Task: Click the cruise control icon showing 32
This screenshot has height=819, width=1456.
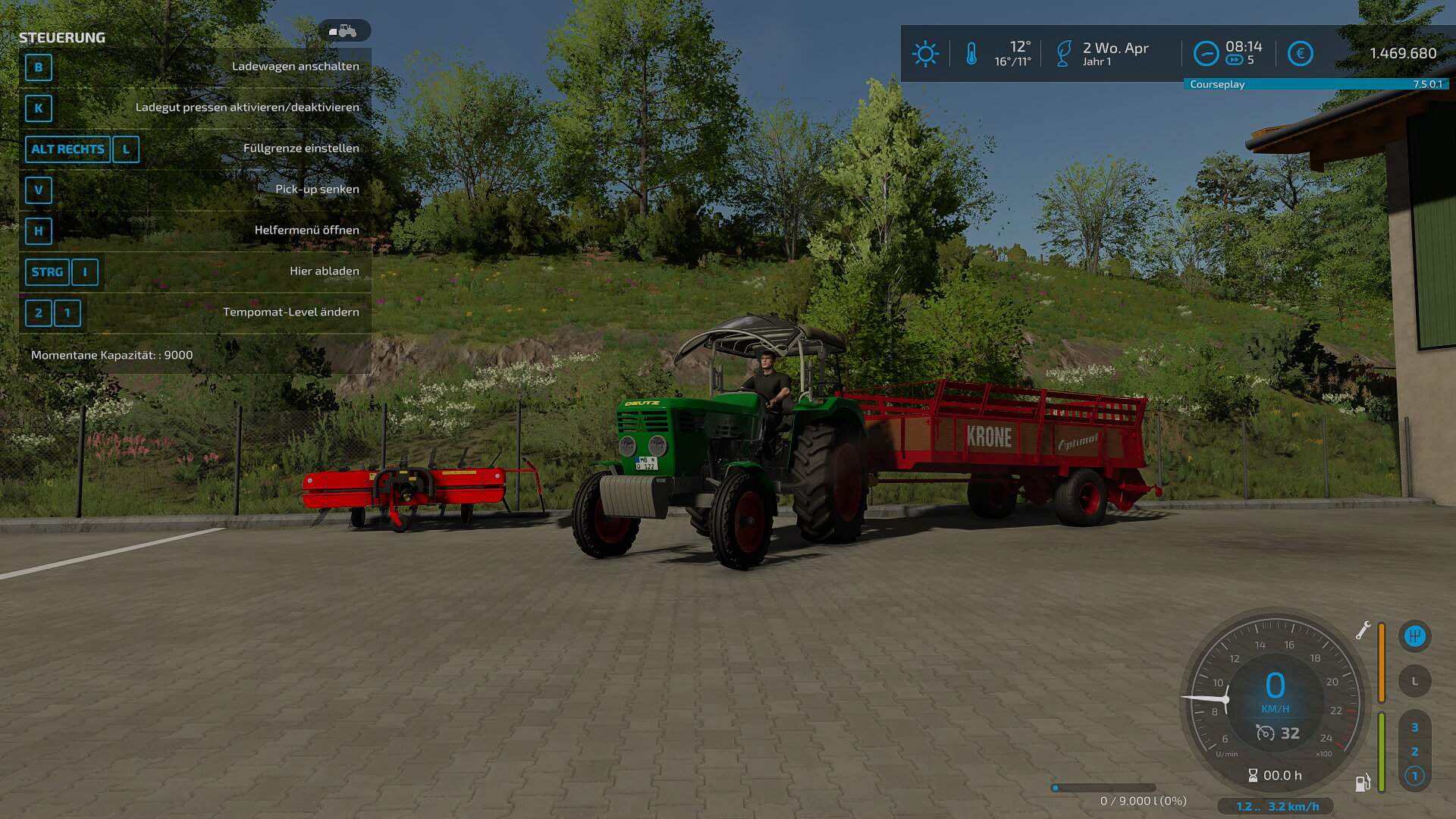Action: coord(1265,733)
